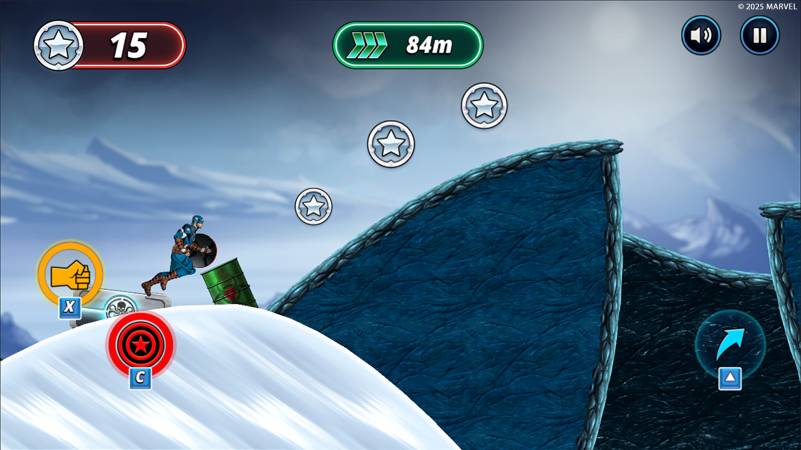Pause the game with the pause button
This screenshot has height=450, width=801.
759,36
